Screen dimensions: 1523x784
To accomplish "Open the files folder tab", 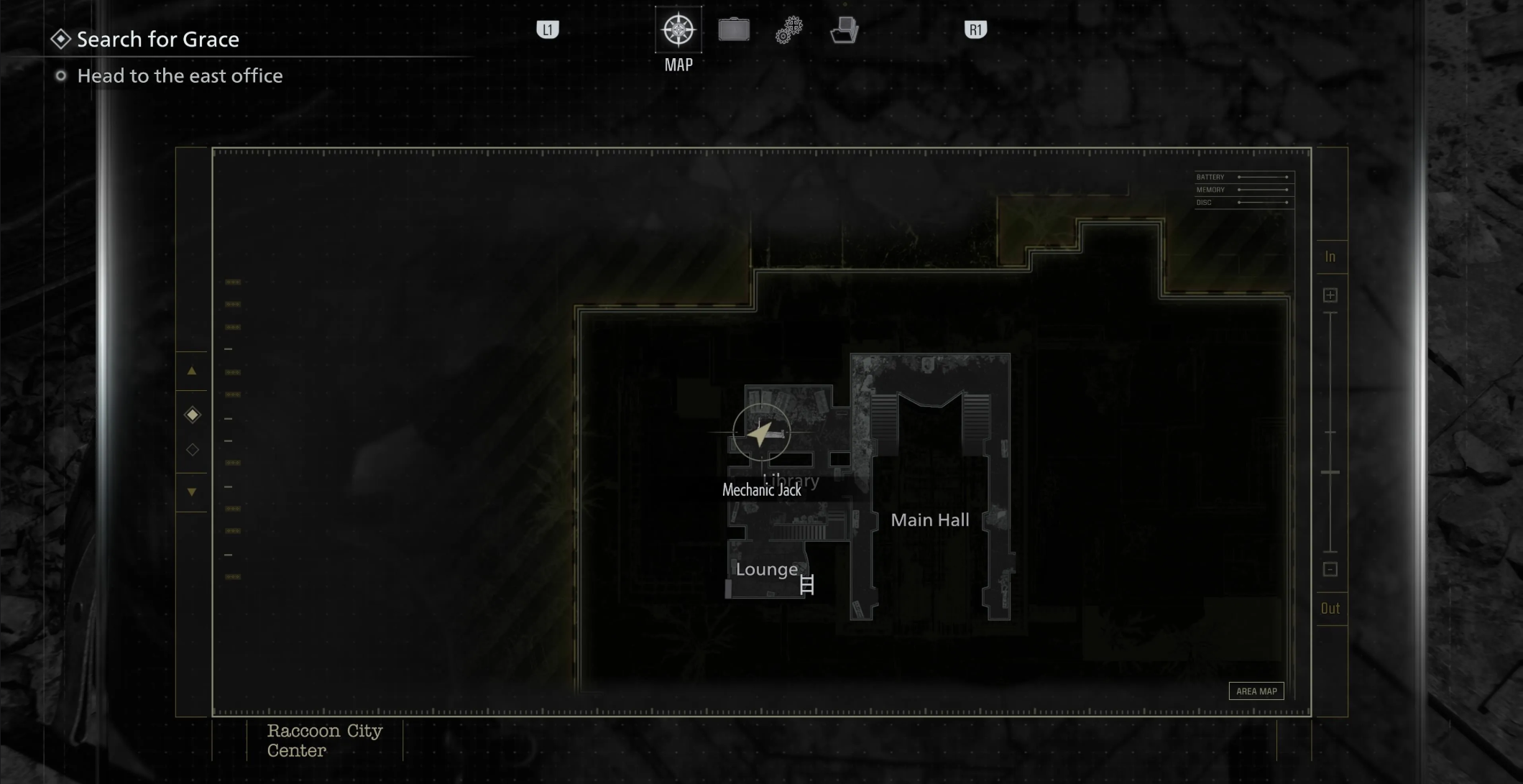I will point(845,30).
